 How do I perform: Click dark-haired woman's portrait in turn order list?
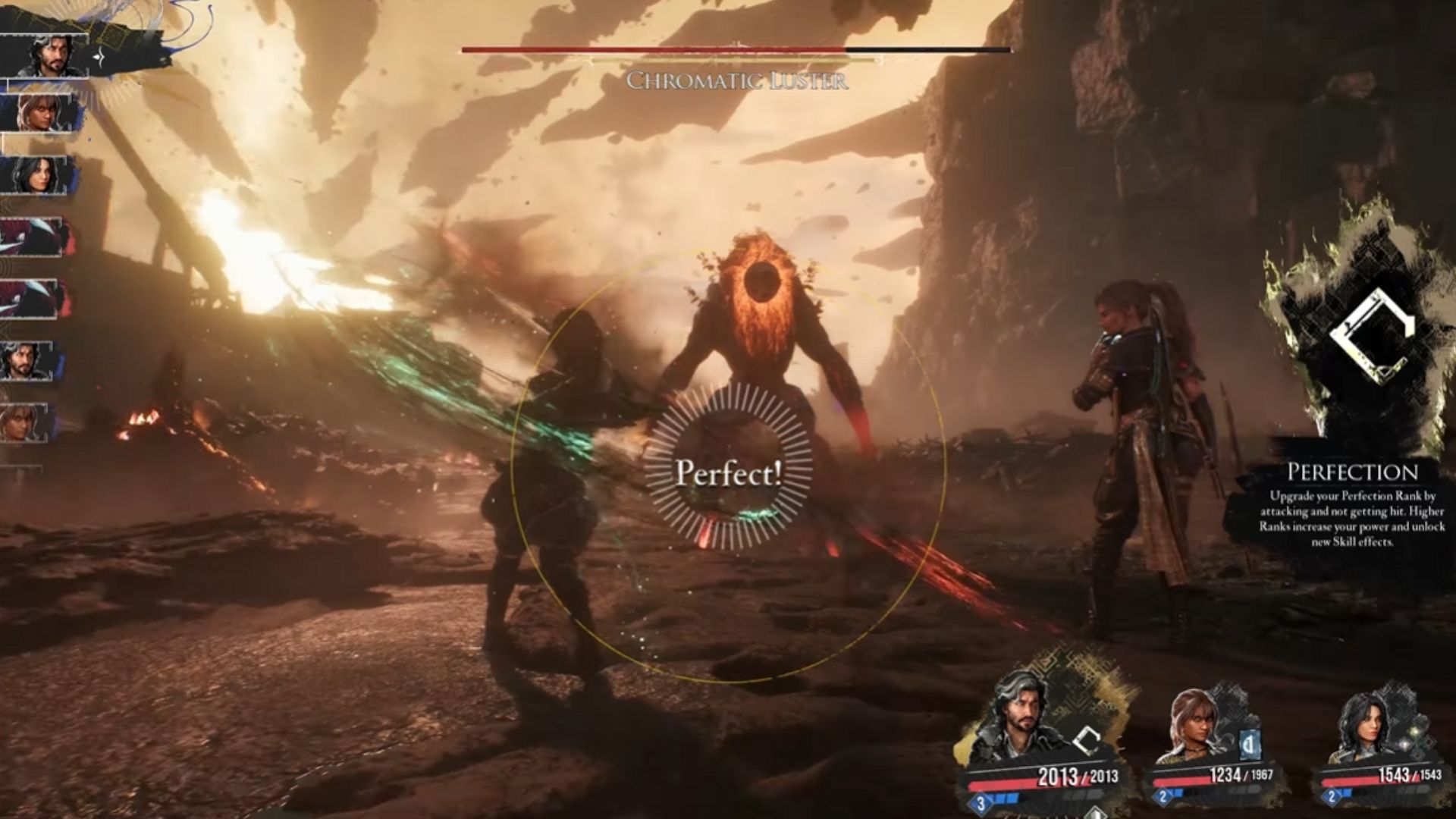coord(38,176)
